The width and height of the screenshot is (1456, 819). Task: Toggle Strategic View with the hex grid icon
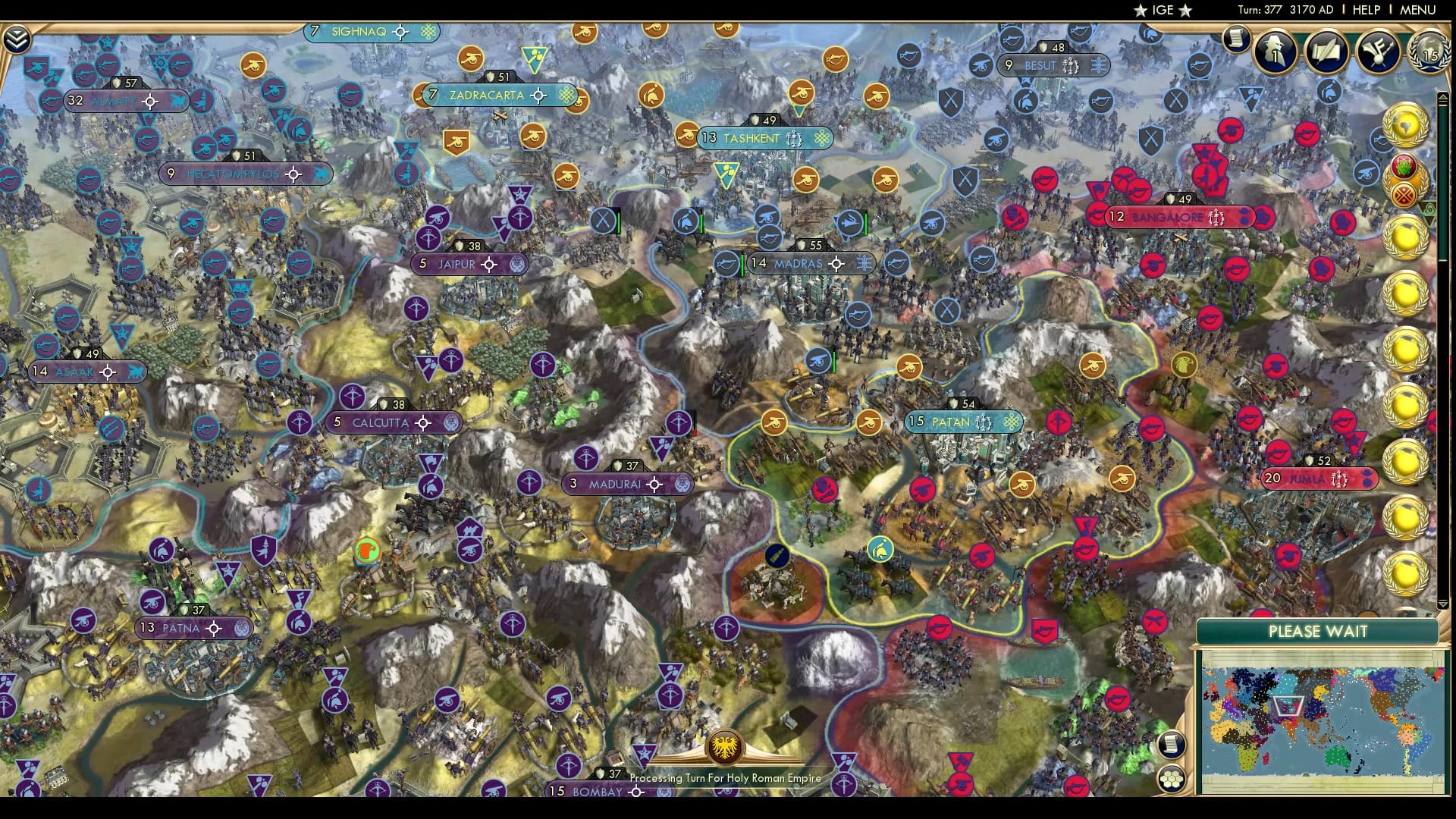(x=1172, y=777)
